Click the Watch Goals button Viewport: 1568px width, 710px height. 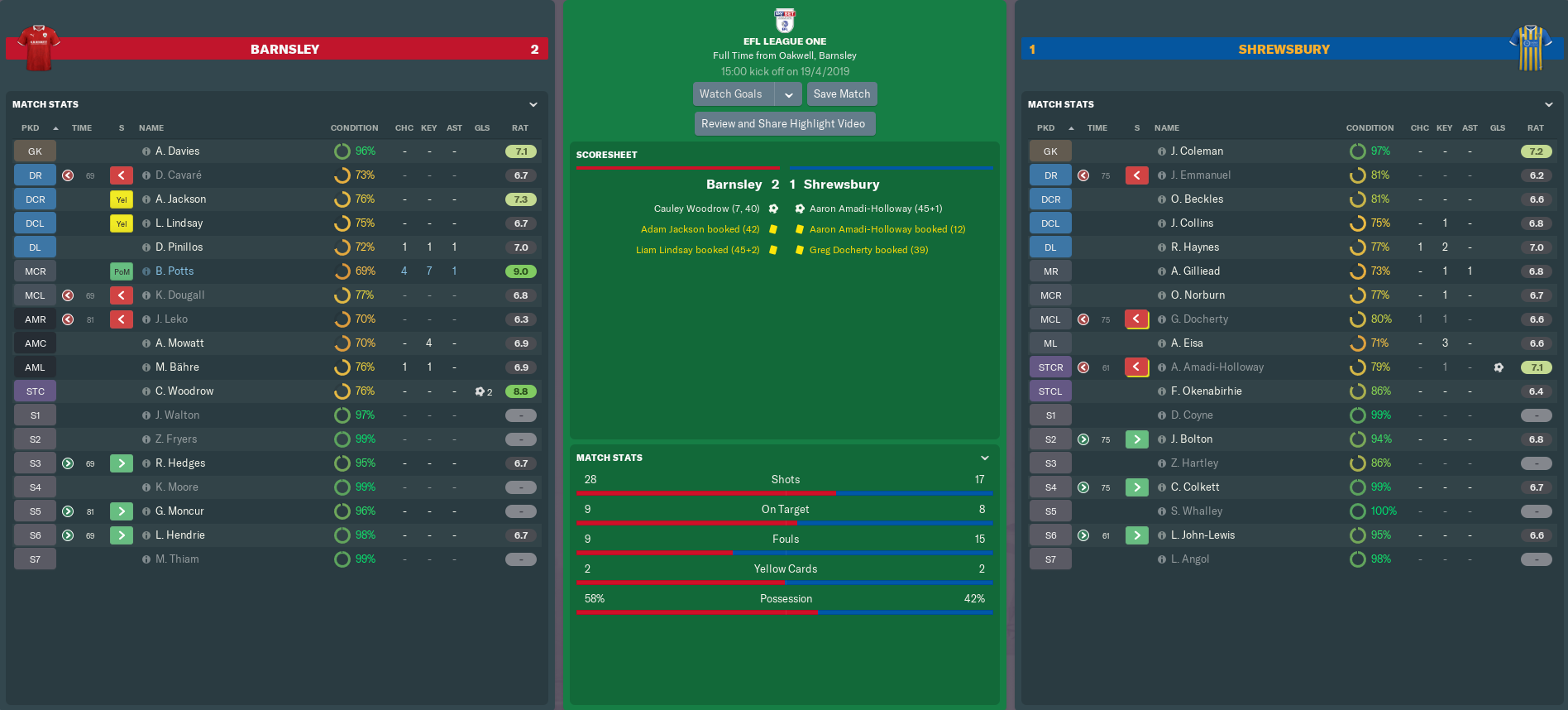[732, 94]
